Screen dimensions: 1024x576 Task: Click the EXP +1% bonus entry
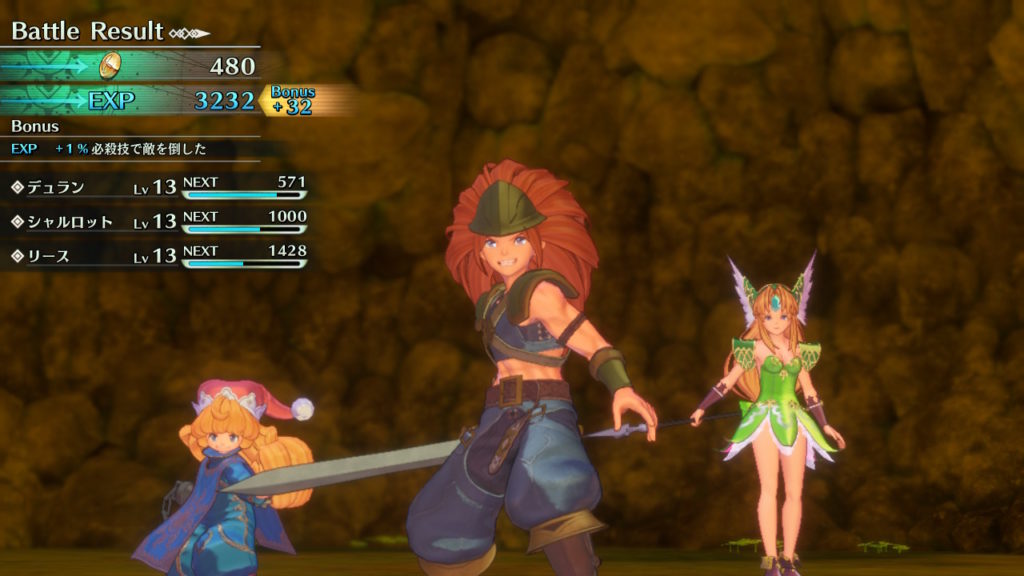110,149
